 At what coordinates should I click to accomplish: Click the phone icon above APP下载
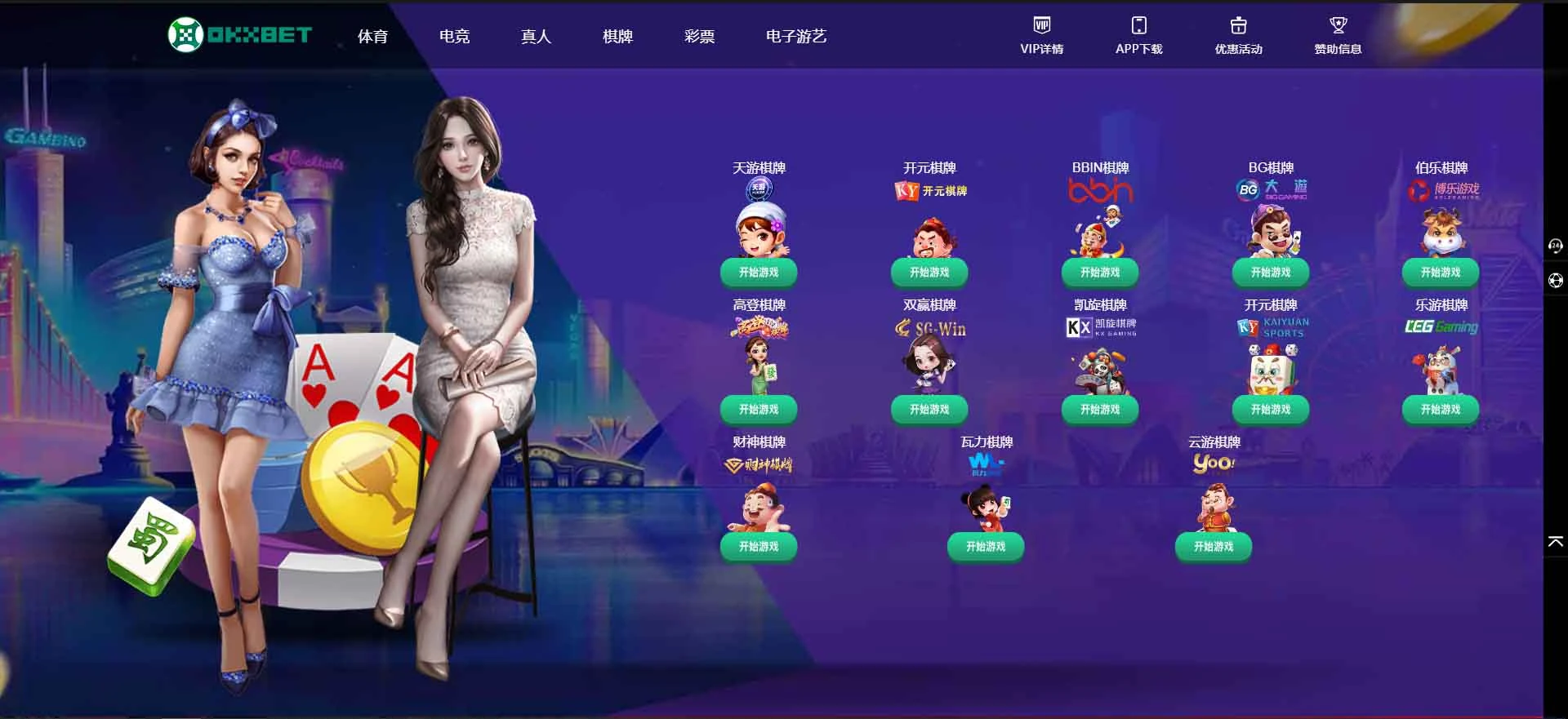(x=1138, y=23)
